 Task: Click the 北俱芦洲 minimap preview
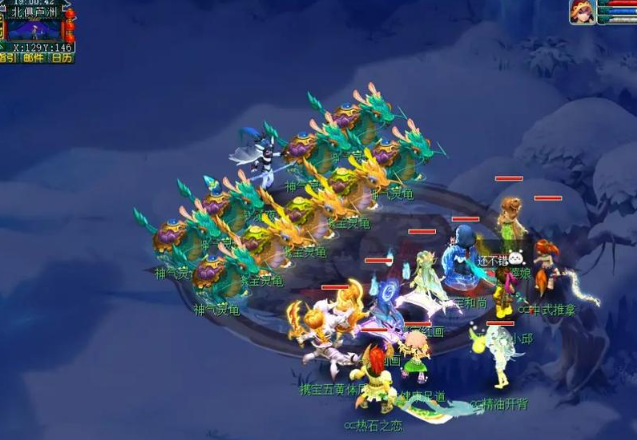37,29
